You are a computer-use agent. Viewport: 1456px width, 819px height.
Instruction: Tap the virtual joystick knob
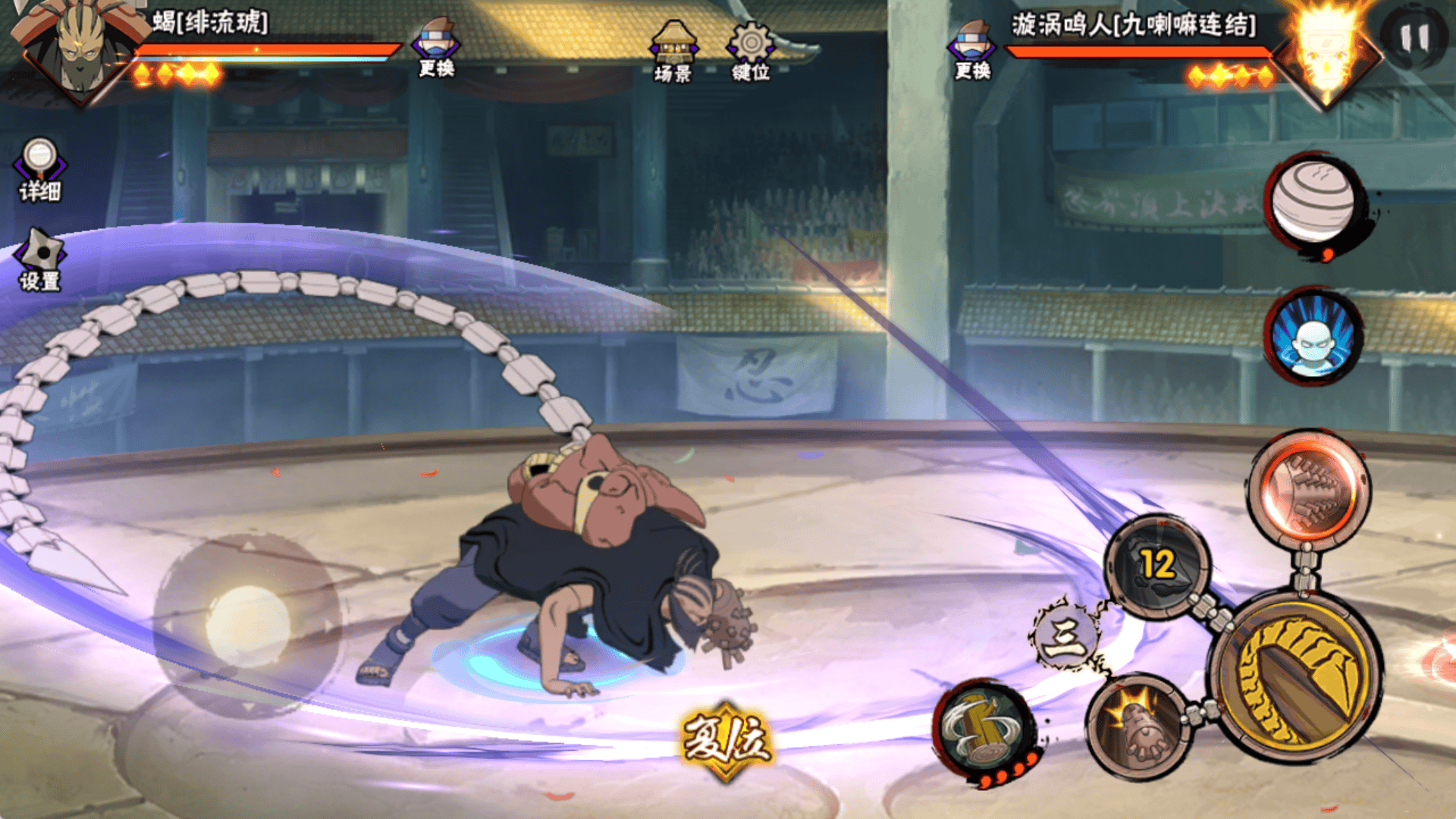point(247,626)
